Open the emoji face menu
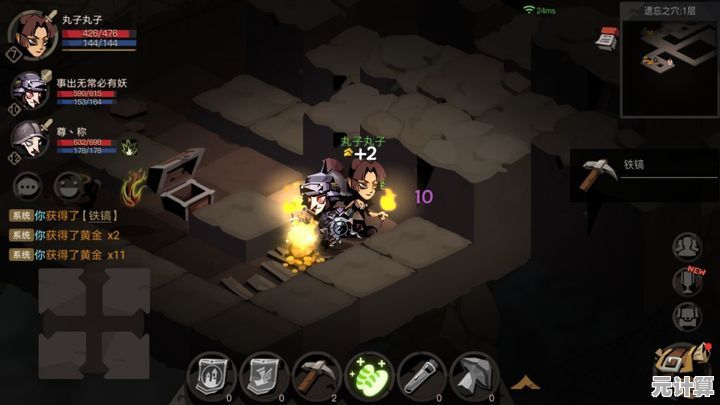Screen dimensions: 720x405 point(68,185)
